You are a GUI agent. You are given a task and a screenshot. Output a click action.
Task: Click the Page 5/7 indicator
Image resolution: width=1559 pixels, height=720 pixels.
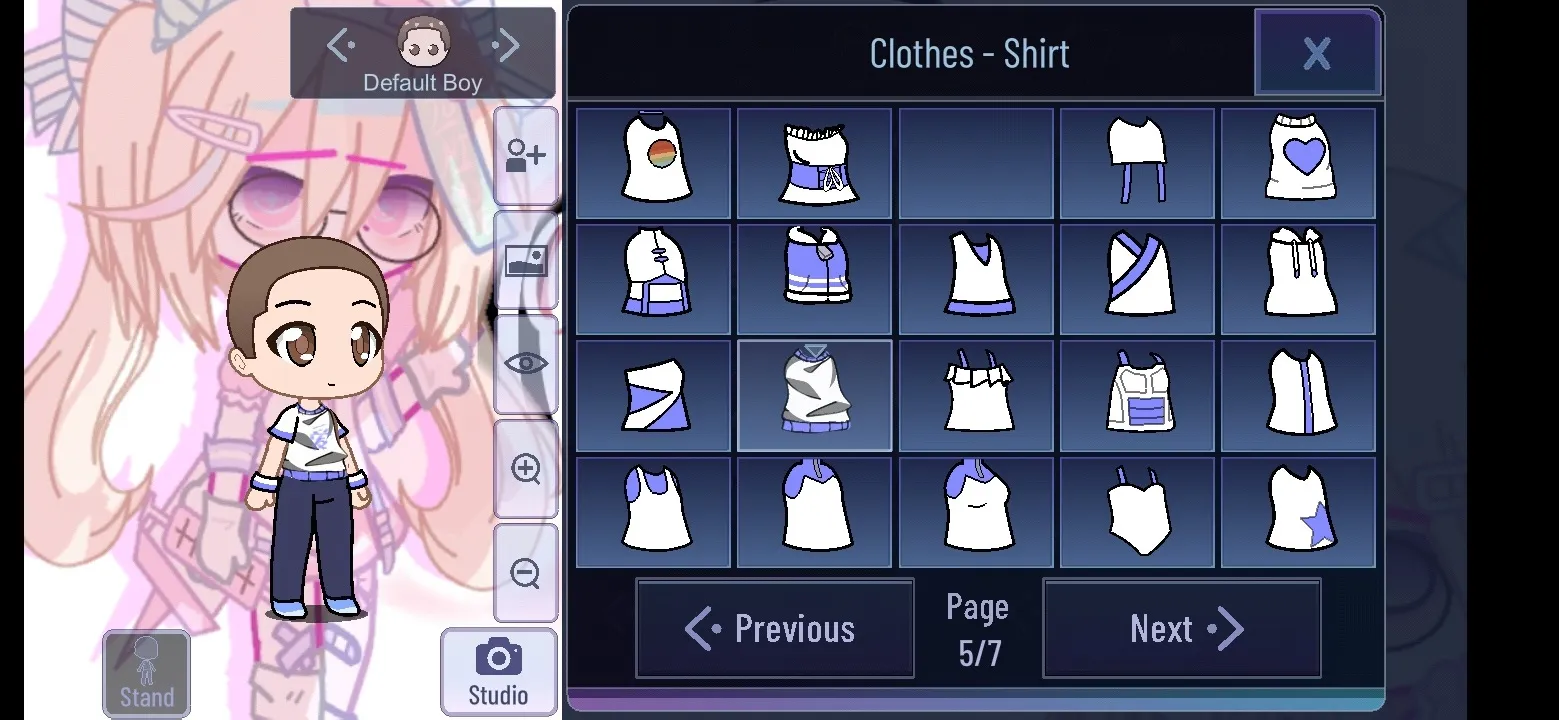[977, 628]
